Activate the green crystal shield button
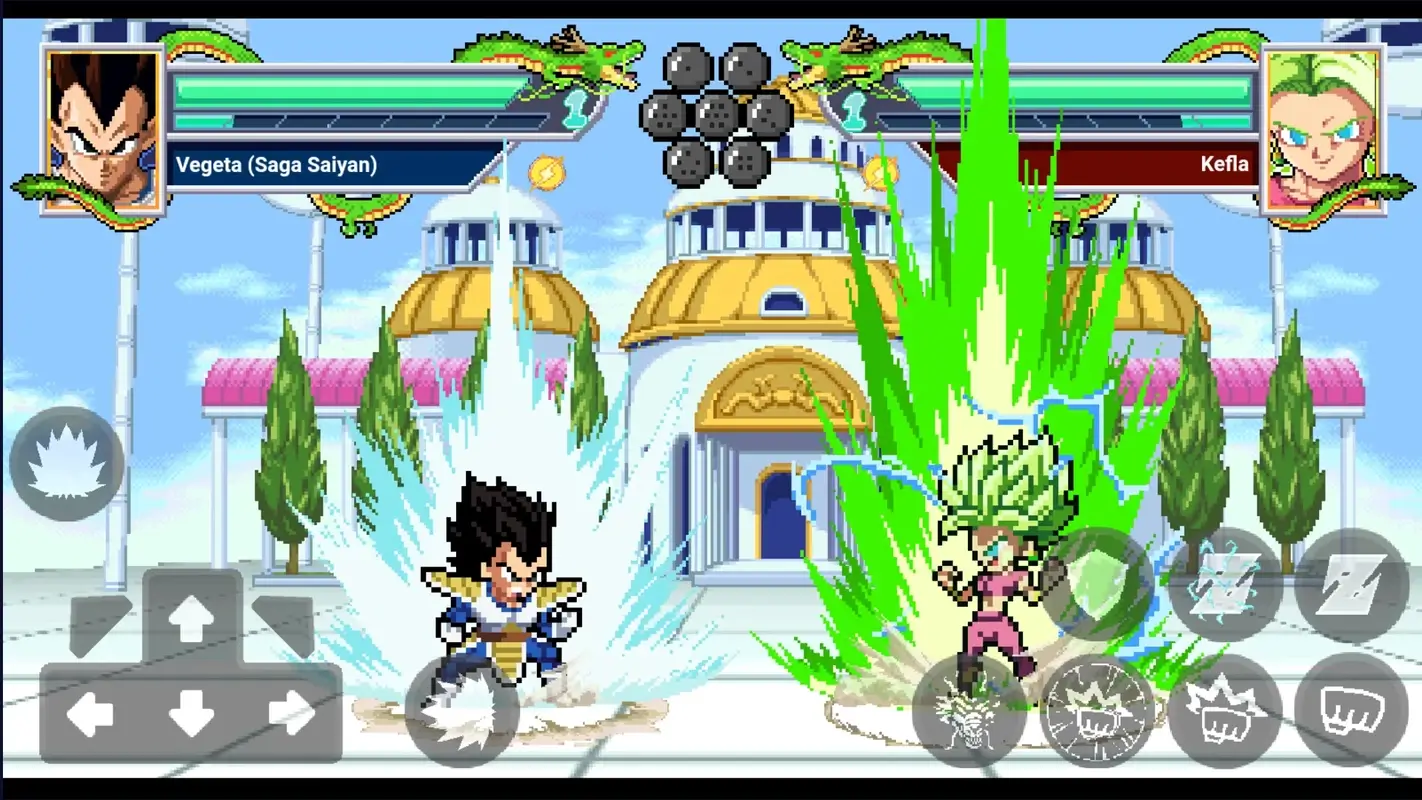Screen dimensions: 1422x800 1096,586
